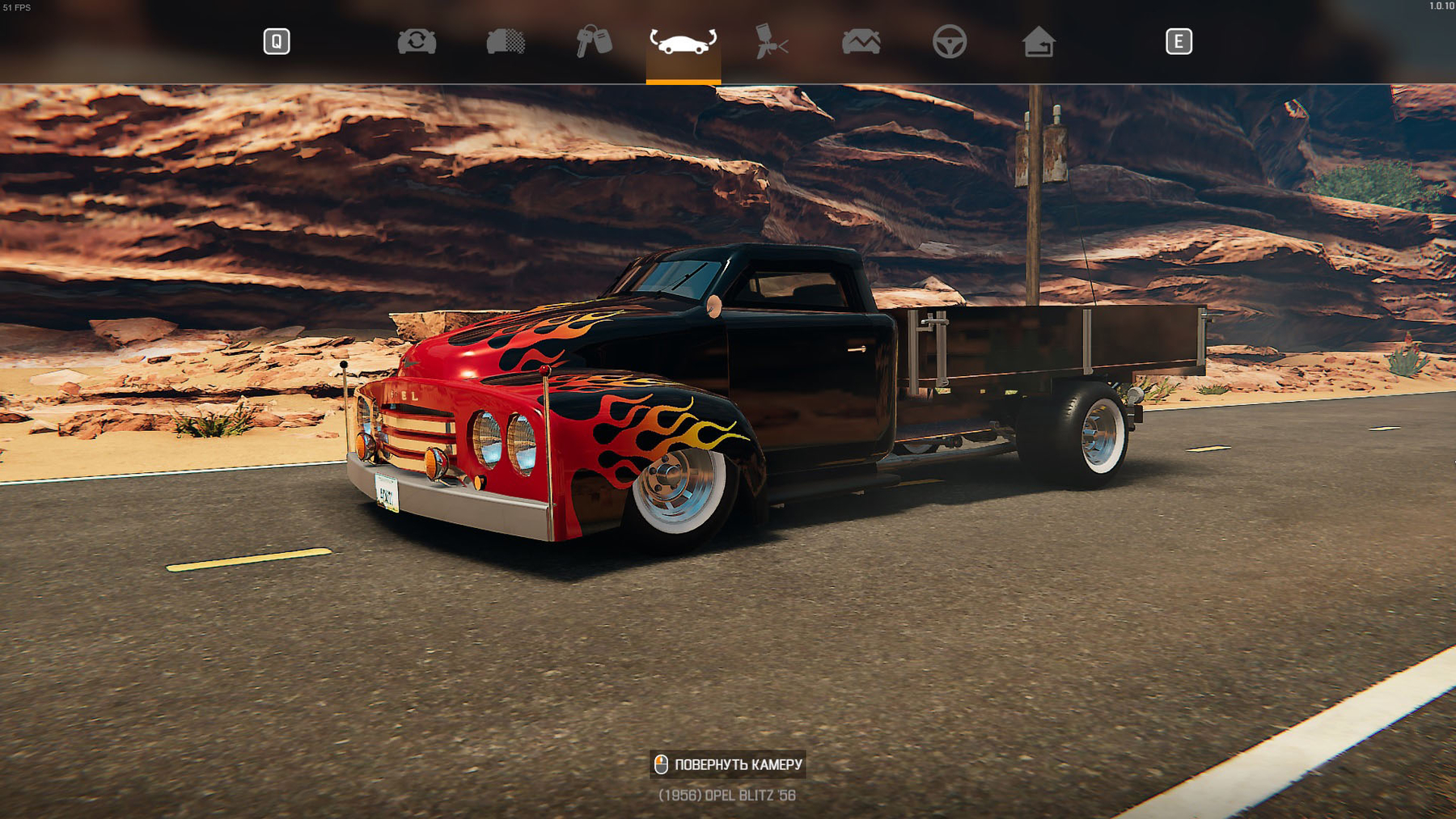Return to garage via house icon

(1038, 41)
